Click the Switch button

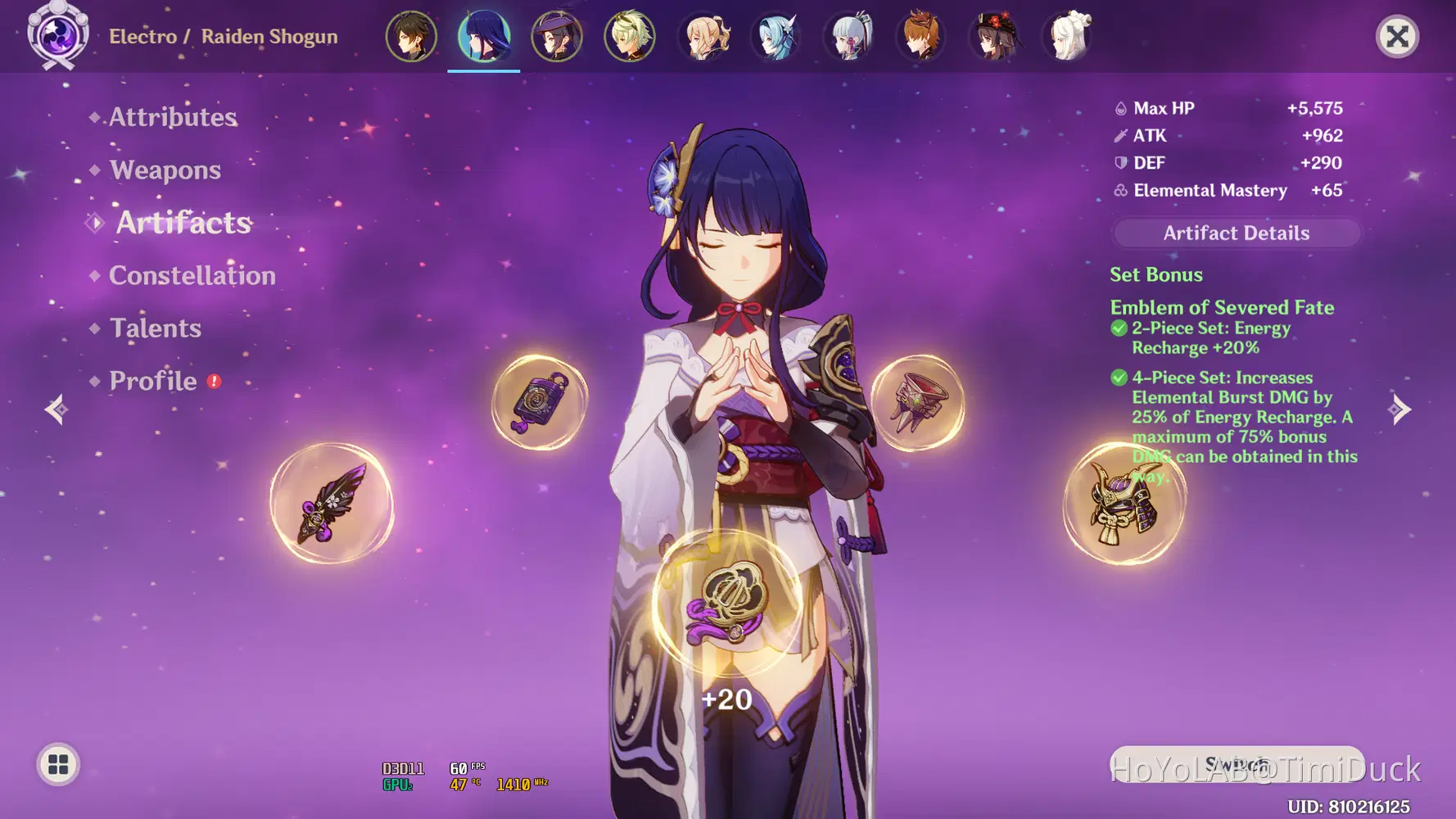[1237, 764]
